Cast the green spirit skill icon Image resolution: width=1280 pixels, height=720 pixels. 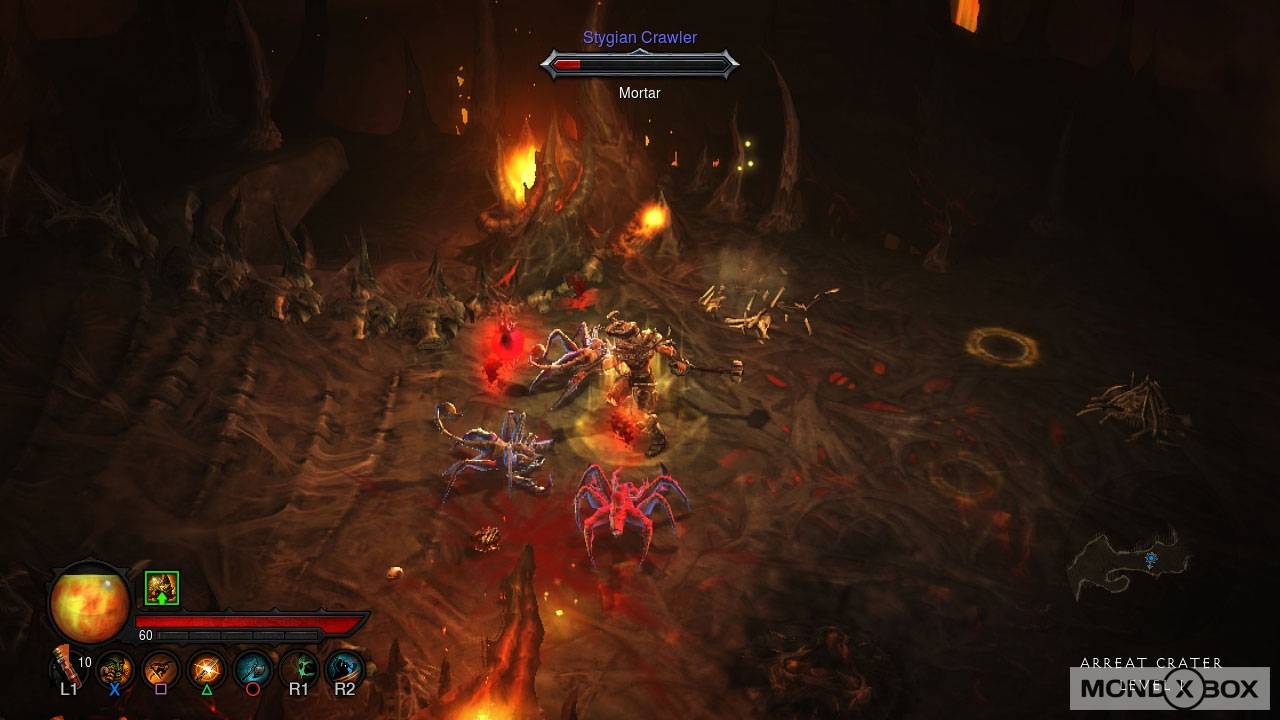299,668
